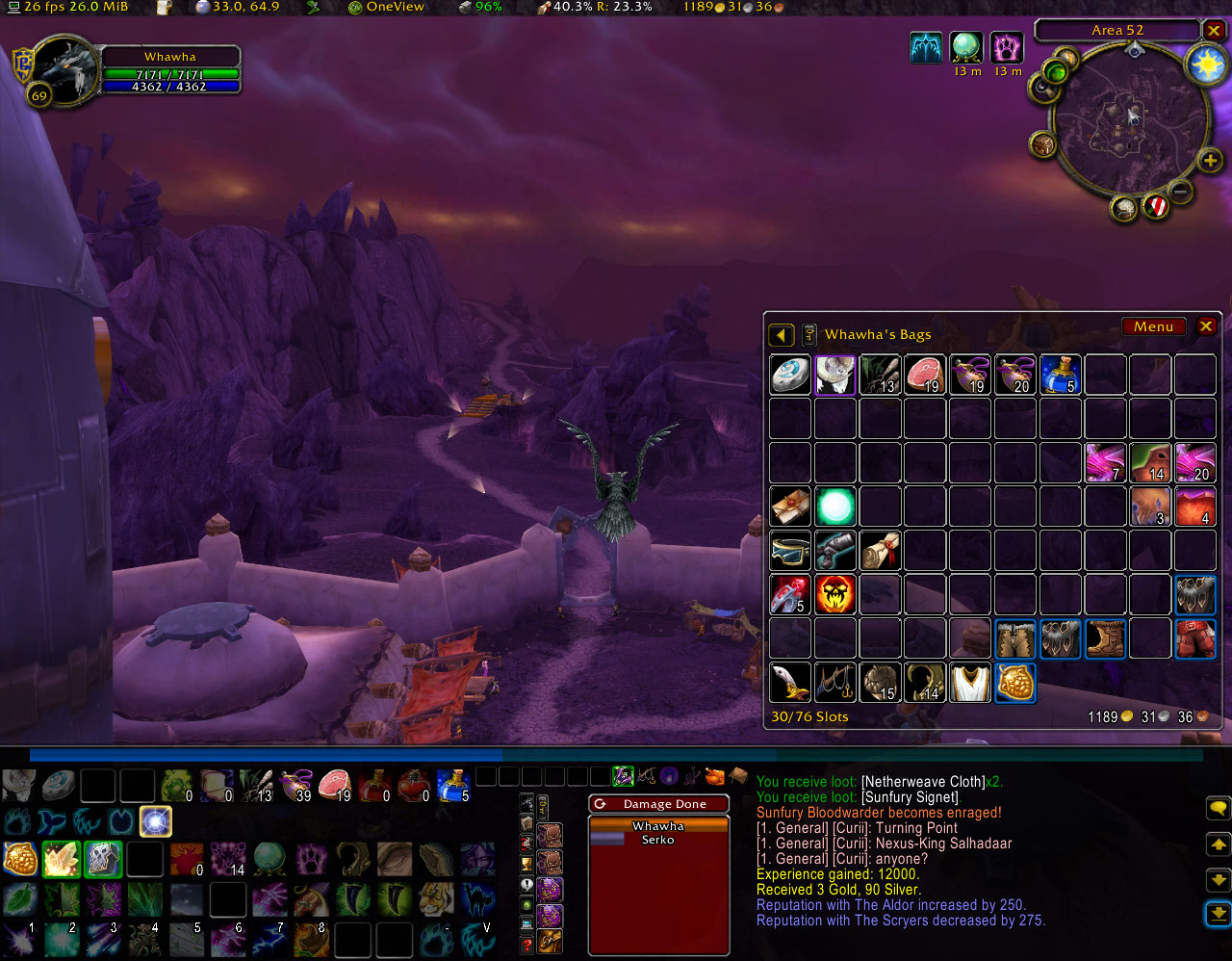Select the glowing green orb item
Image resolution: width=1232 pixels, height=961 pixels.
point(835,506)
